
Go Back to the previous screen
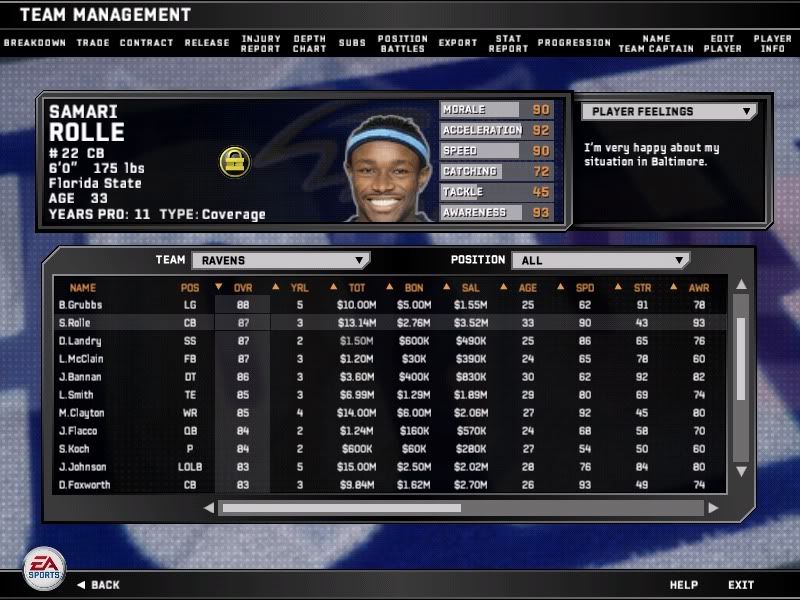(105, 585)
